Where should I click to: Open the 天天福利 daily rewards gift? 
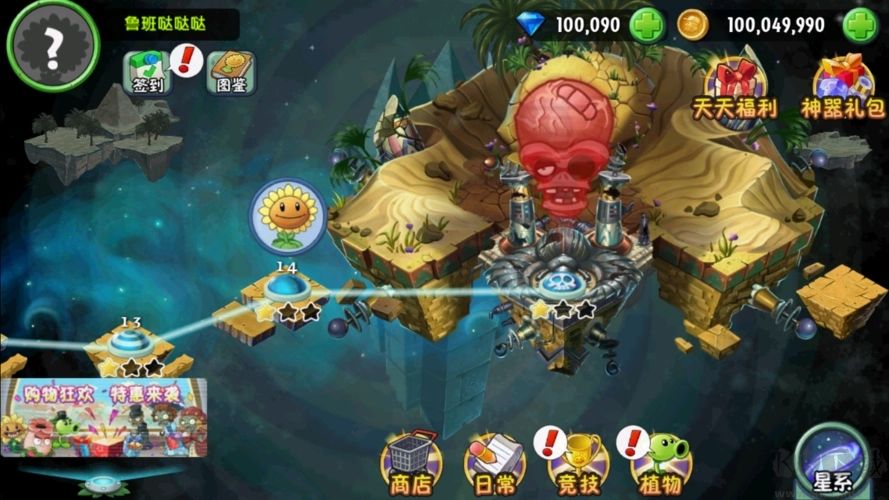[x=735, y=85]
